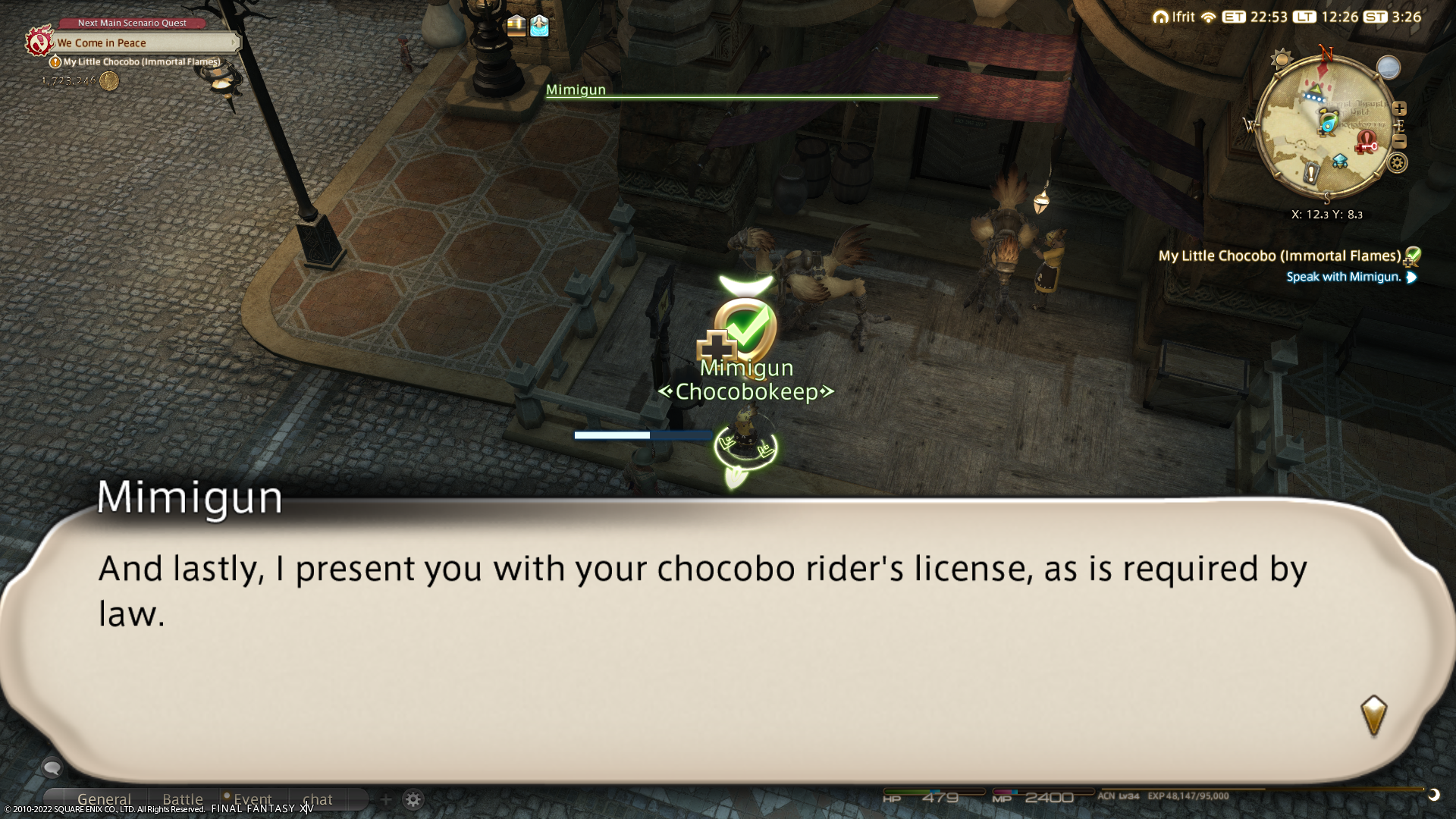Viewport: 1456px width, 819px height.
Task: Switch to the chat tab
Action: point(318,799)
